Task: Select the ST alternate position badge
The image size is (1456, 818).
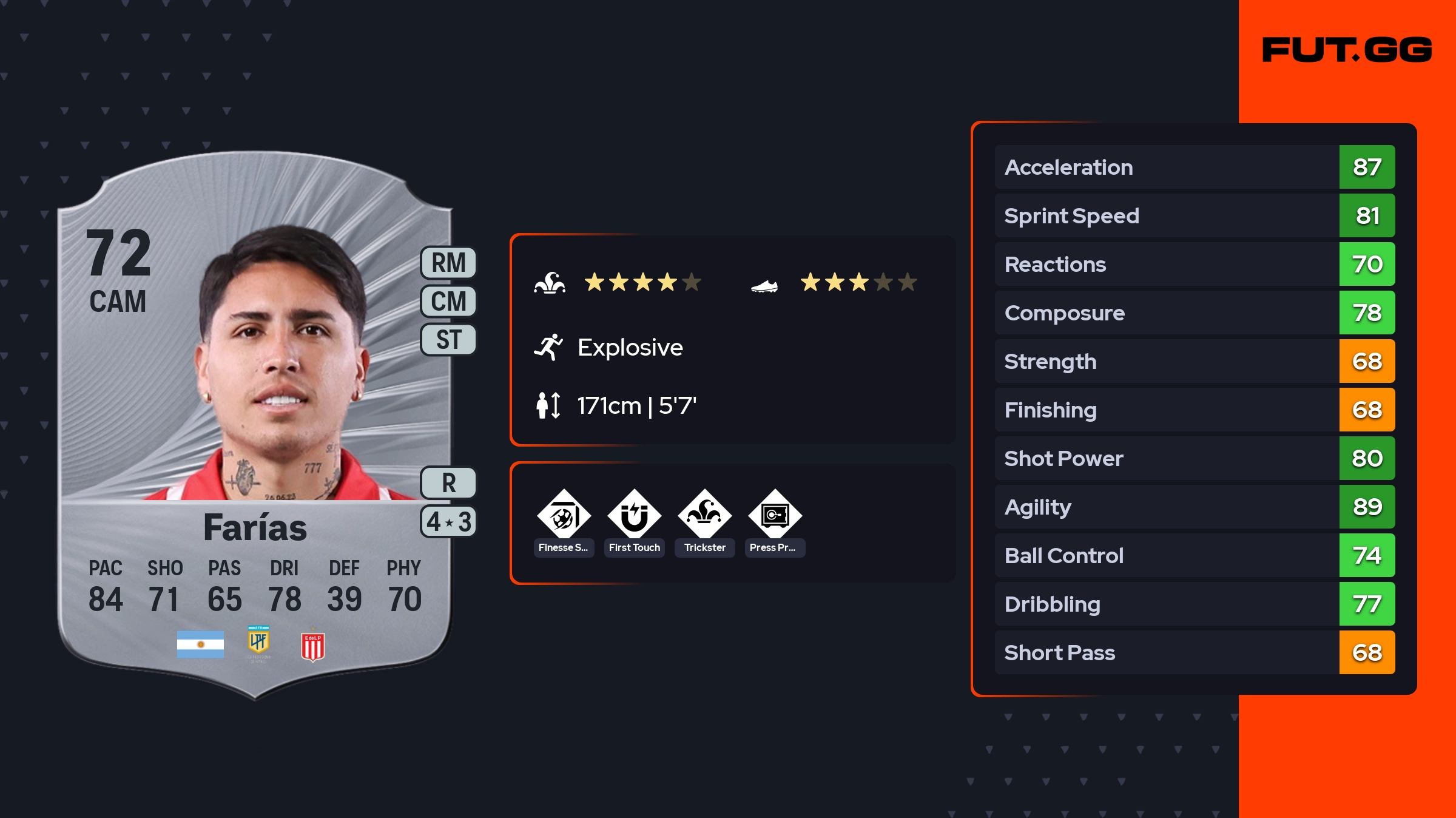Action: (448, 340)
